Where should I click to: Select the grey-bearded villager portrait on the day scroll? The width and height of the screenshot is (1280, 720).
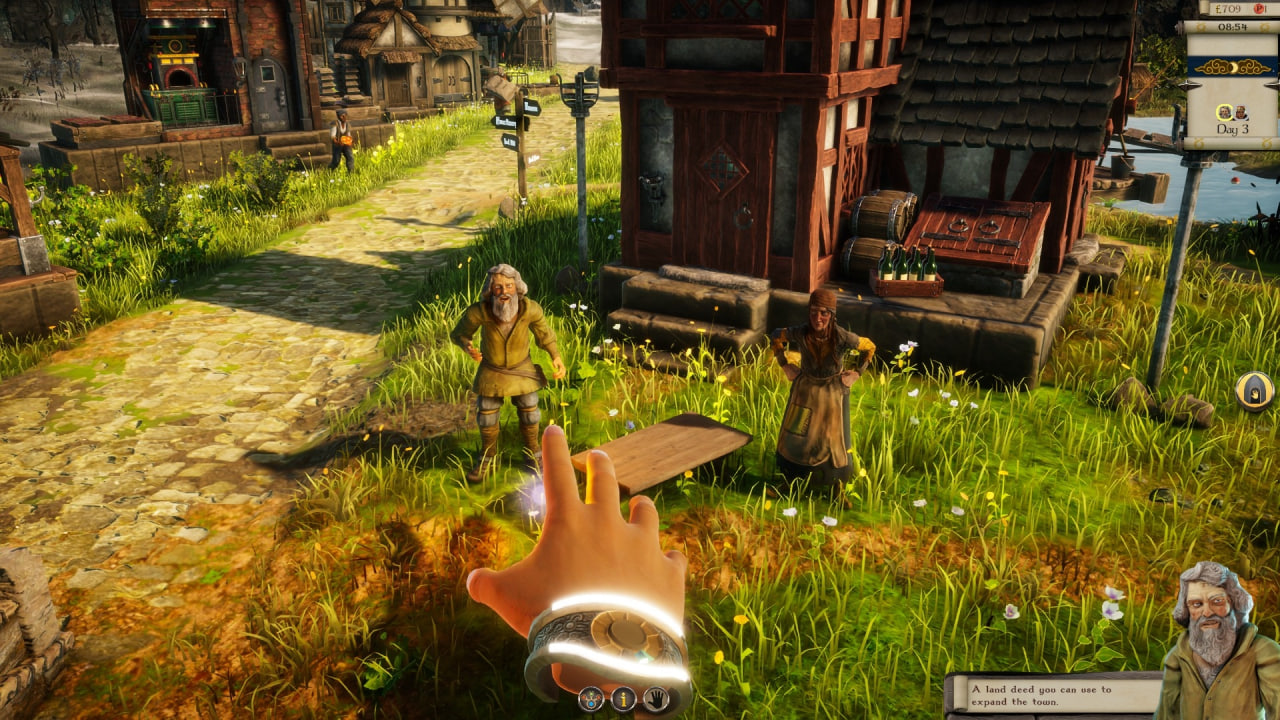[x=1224, y=112]
